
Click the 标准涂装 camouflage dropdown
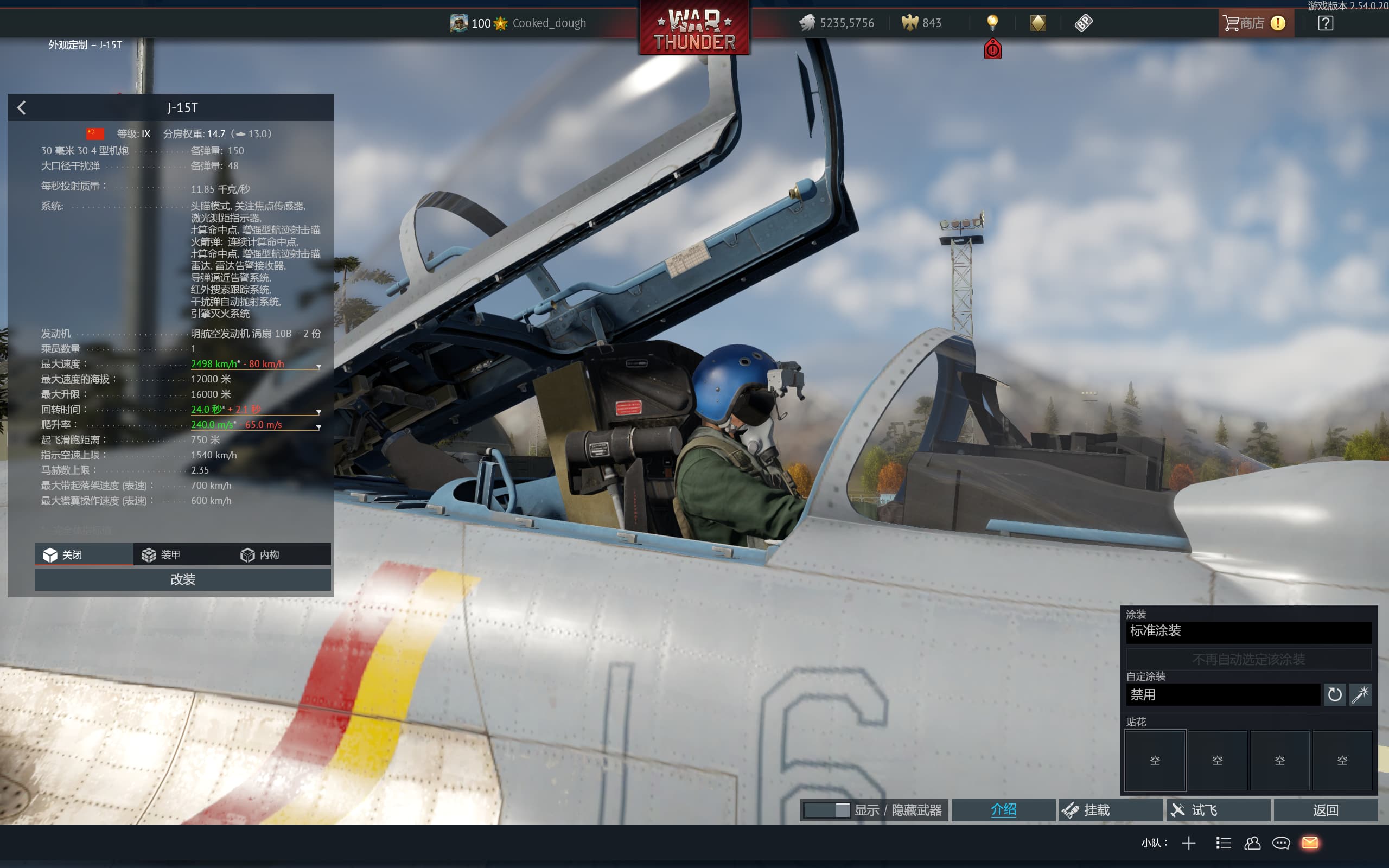coord(1248,631)
